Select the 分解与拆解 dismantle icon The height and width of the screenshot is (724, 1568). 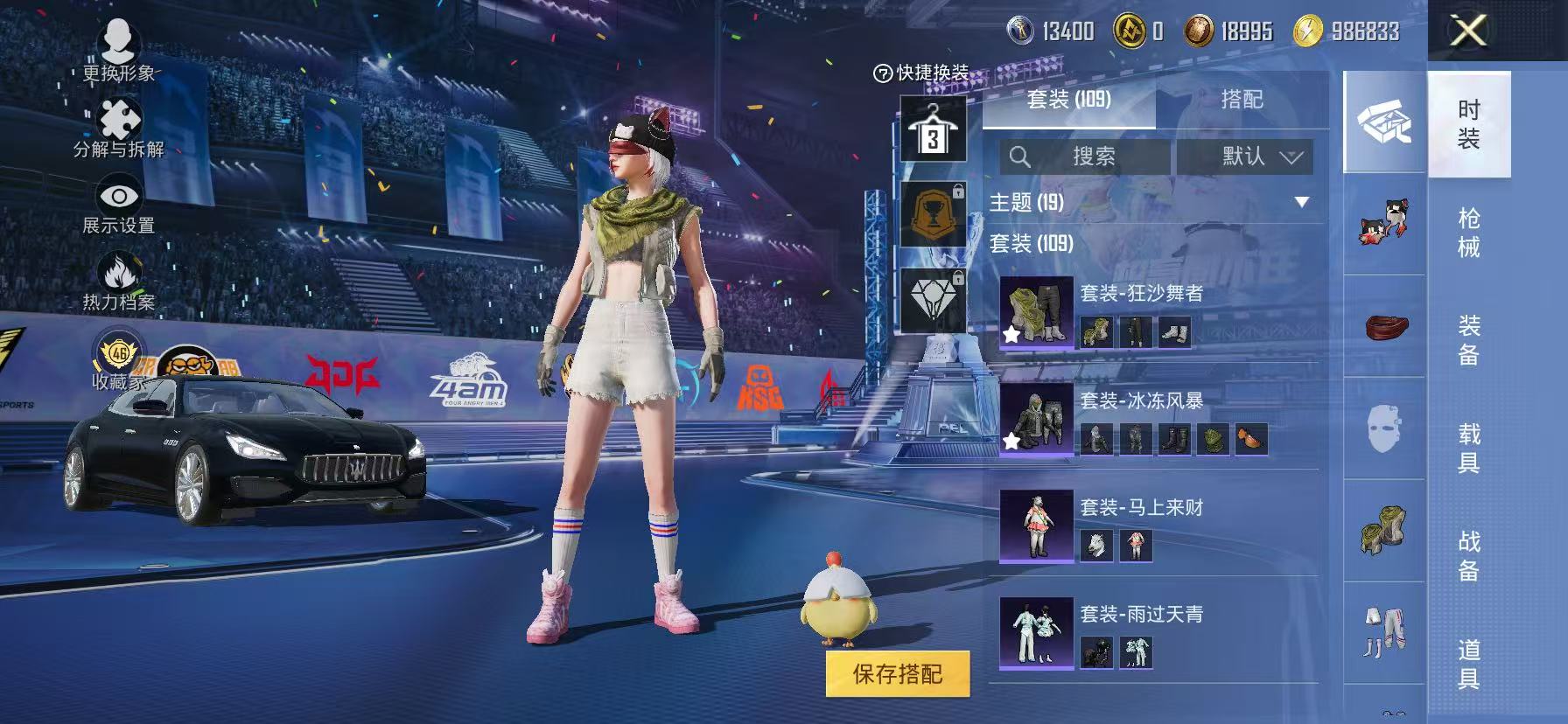(120, 116)
